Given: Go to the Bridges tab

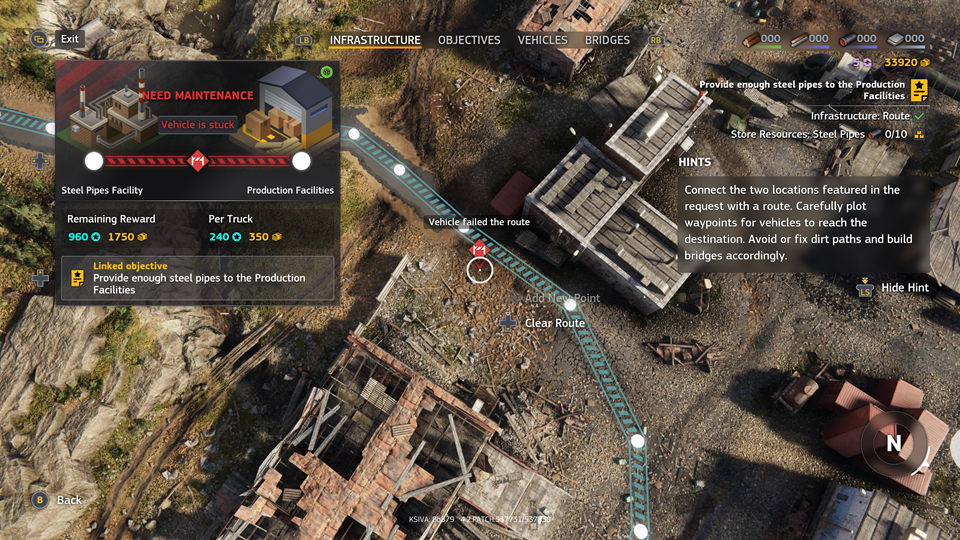Looking at the screenshot, I should click(607, 40).
